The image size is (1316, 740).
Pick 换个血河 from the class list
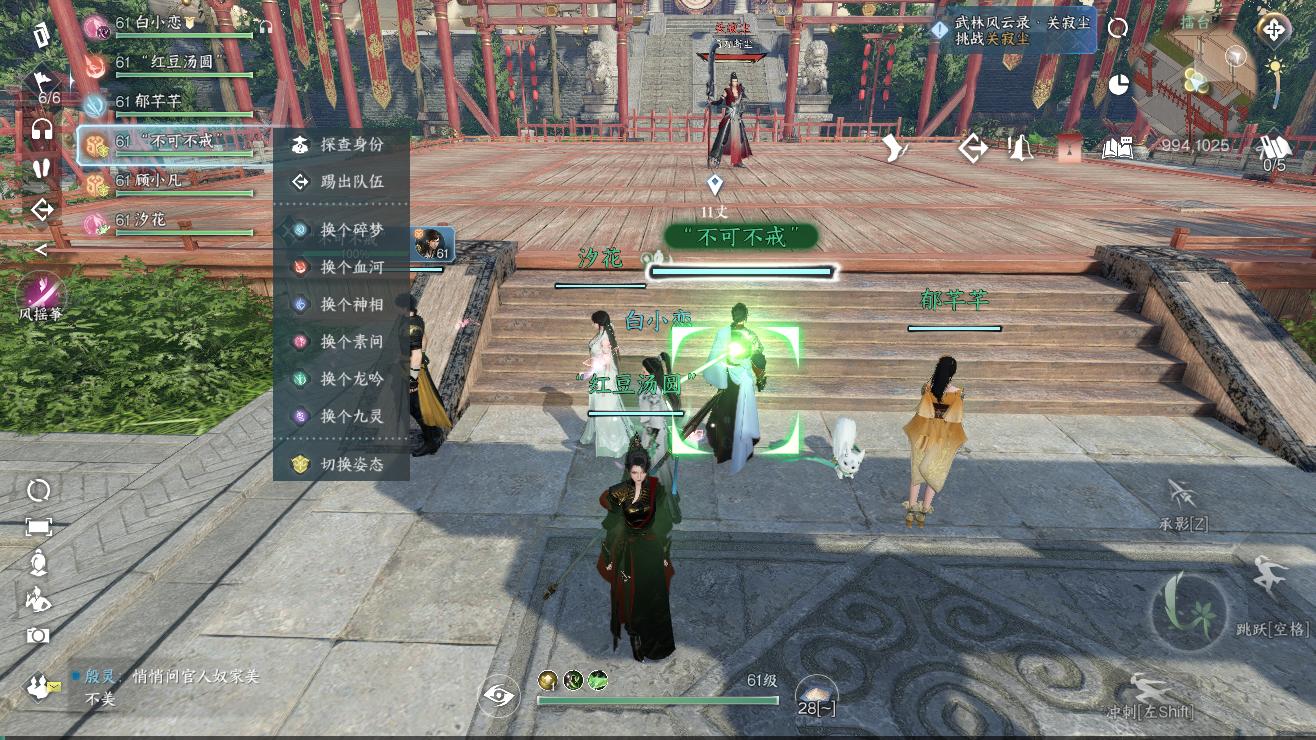(341, 267)
